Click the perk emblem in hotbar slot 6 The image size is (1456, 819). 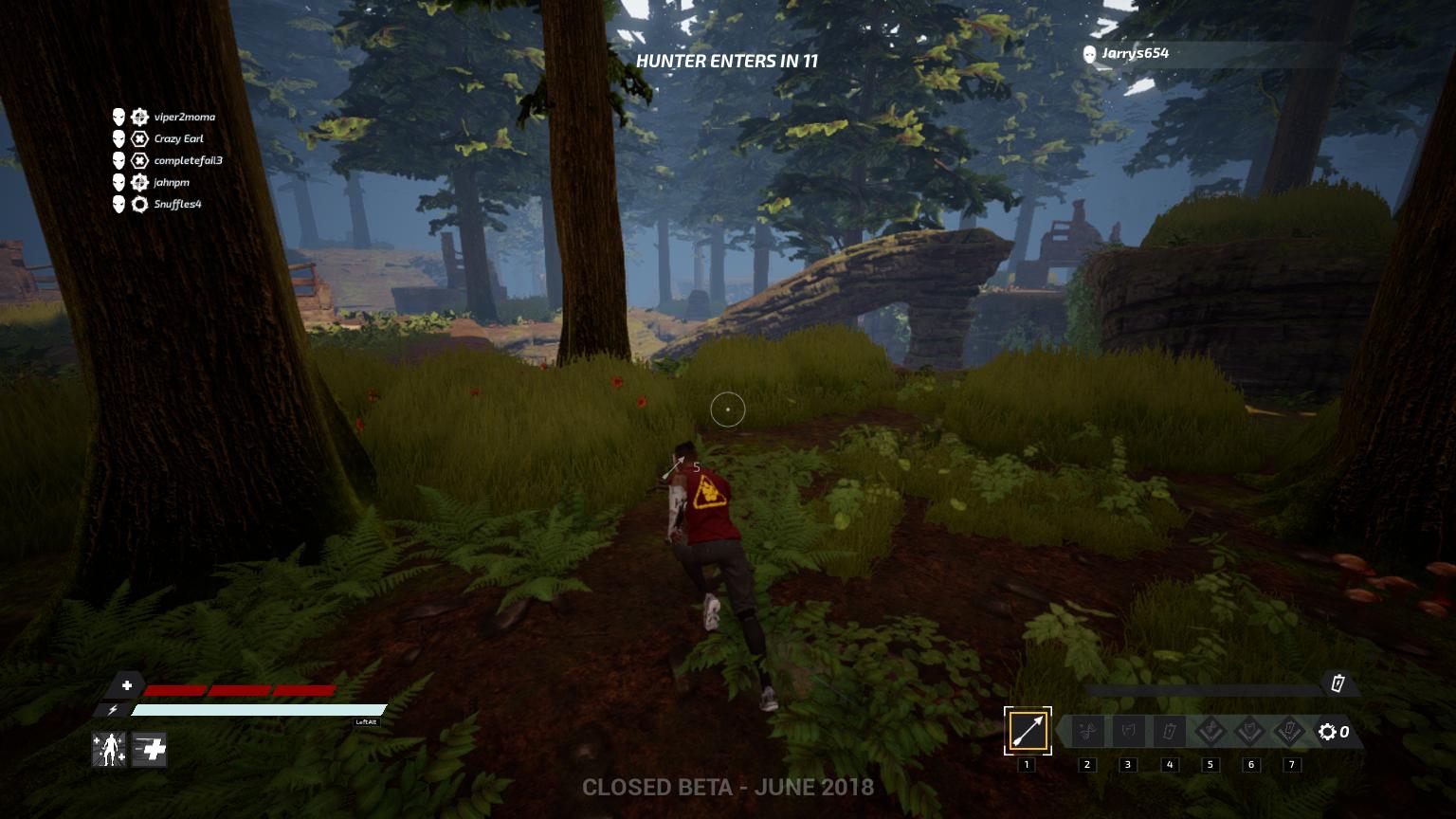pyautogui.click(x=1250, y=731)
